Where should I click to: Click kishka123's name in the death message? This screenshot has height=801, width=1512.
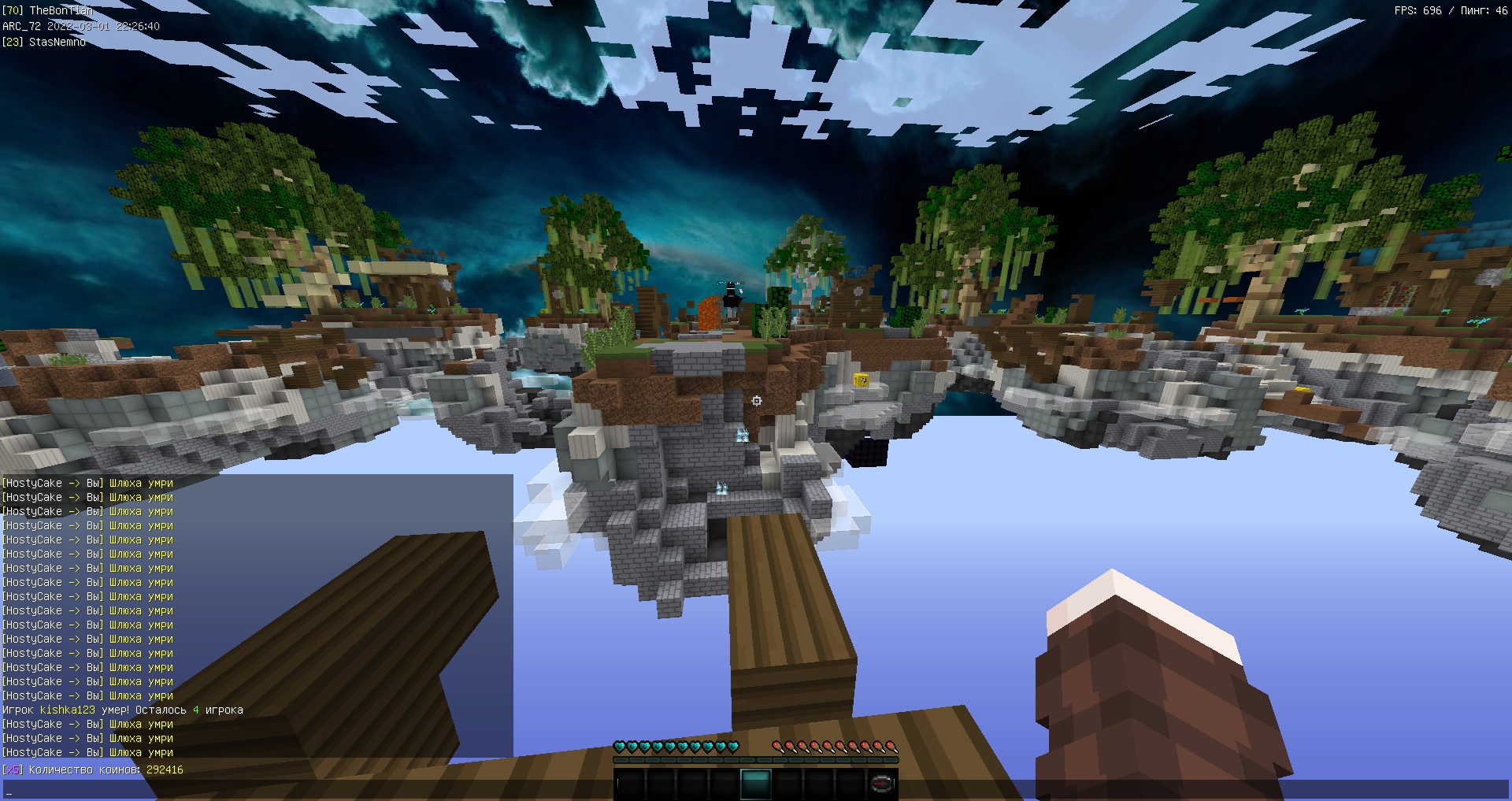tap(67, 710)
